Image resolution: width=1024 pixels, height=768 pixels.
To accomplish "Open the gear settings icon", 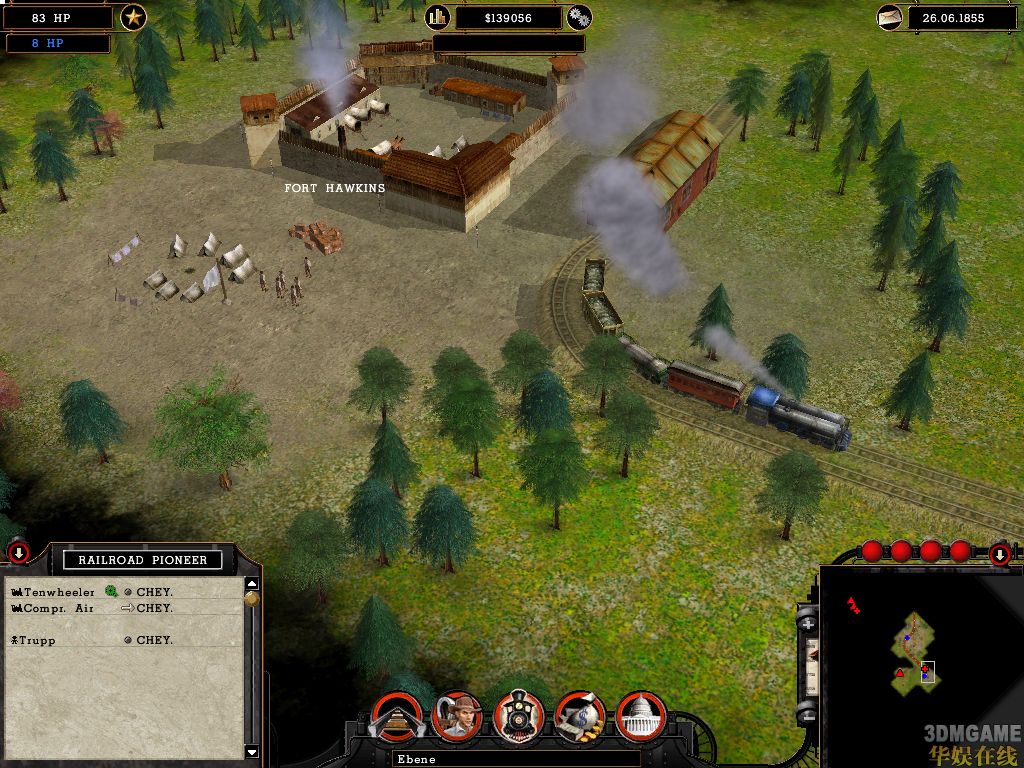I will [x=579, y=17].
